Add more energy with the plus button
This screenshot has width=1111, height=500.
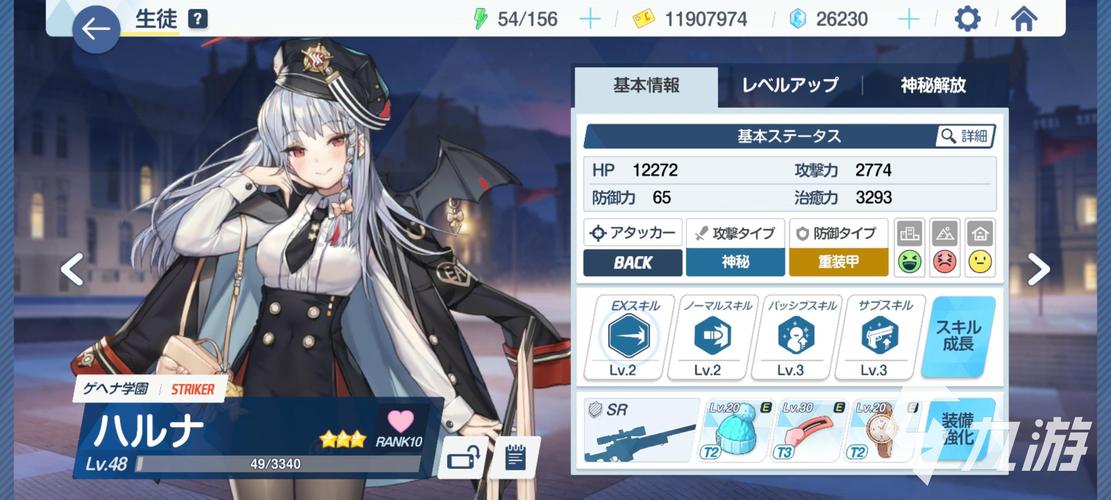590,19
